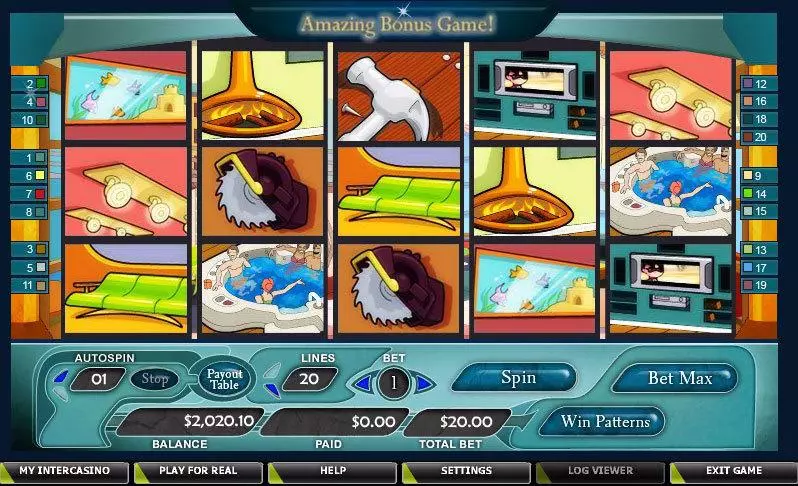This screenshot has width=798, height=486.
Task: Show the Payout Table
Action: pyautogui.click(x=225, y=379)
